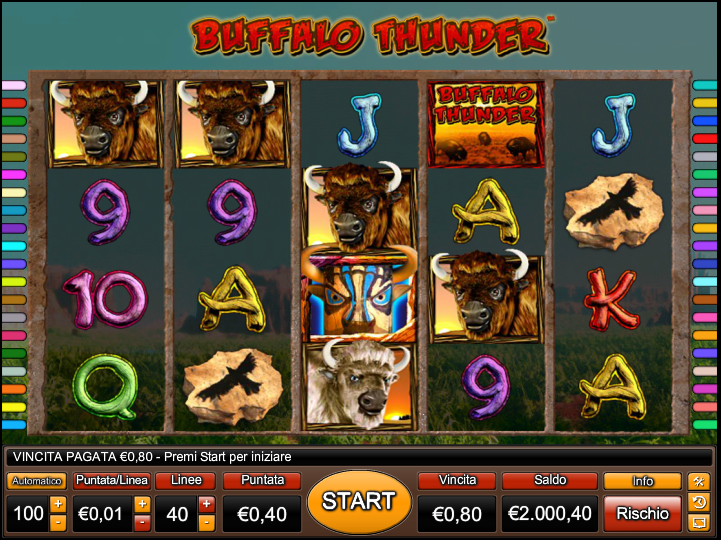Screen dimensions: 721x540
Task: Increase the number of Linee
Action: [x=206, y=504]
